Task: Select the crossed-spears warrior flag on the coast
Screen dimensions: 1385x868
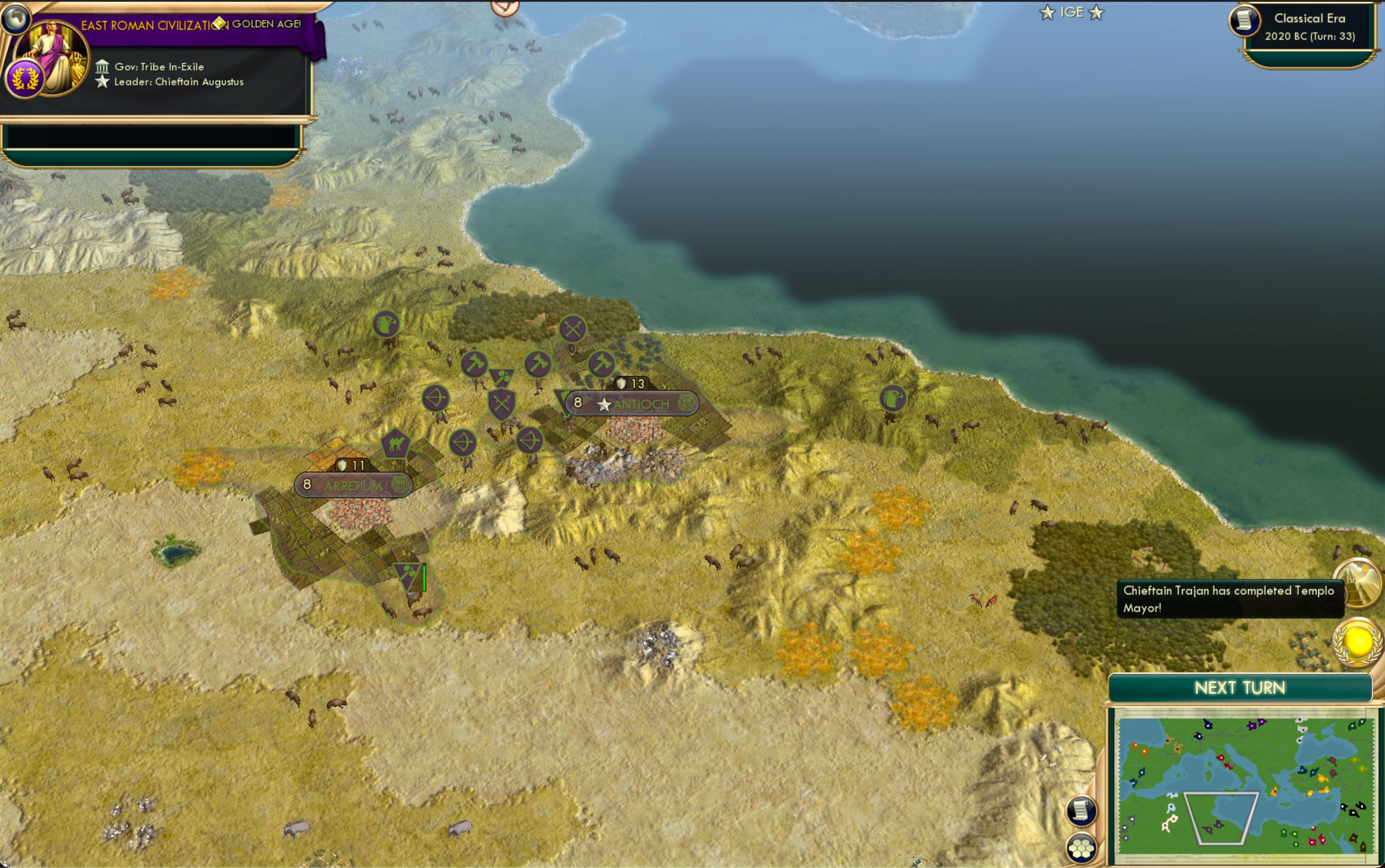Action: point(573,329)
